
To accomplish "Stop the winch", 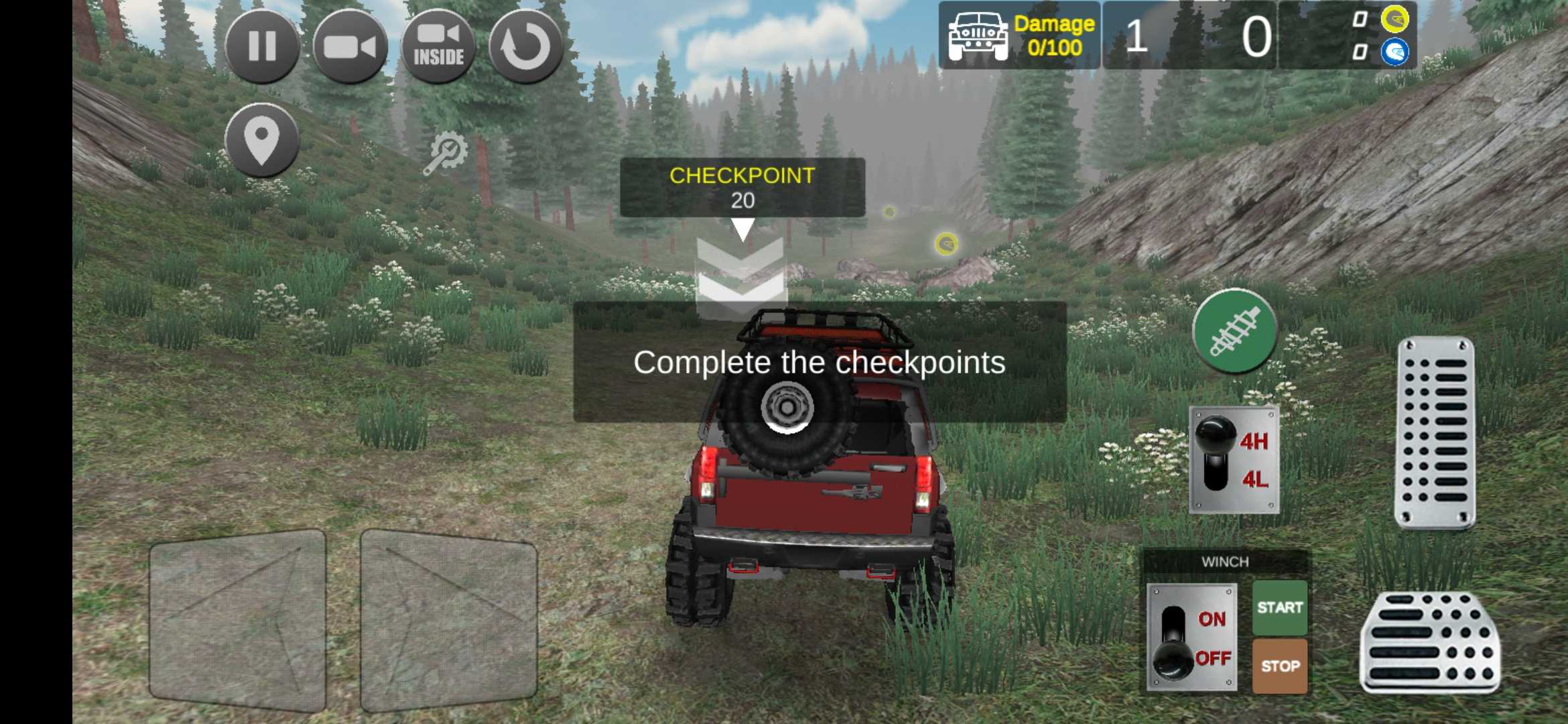I will 1280,666.
